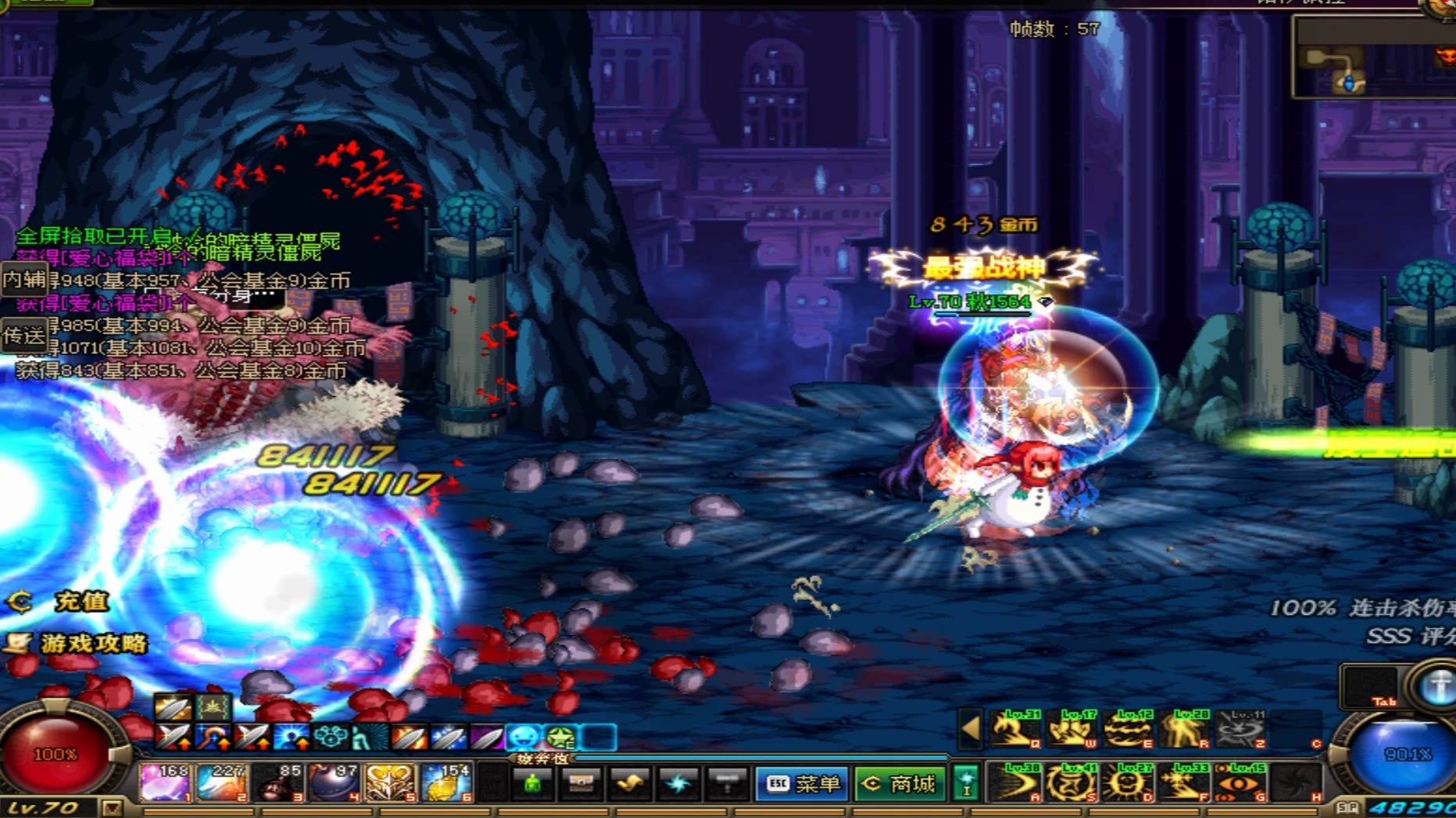Open the 商城 shop

tap(900, 784)
